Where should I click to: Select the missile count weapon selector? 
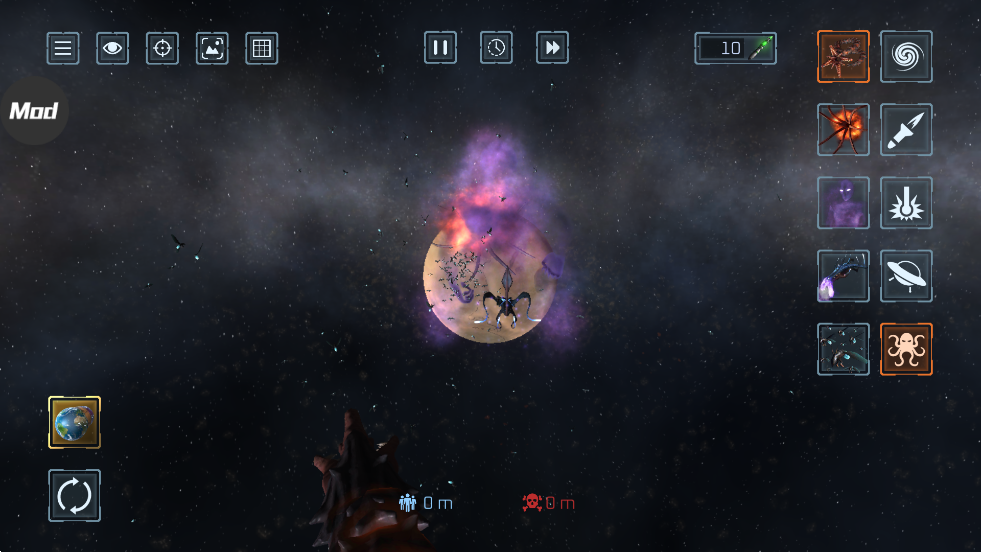click(x=735, y=48)
